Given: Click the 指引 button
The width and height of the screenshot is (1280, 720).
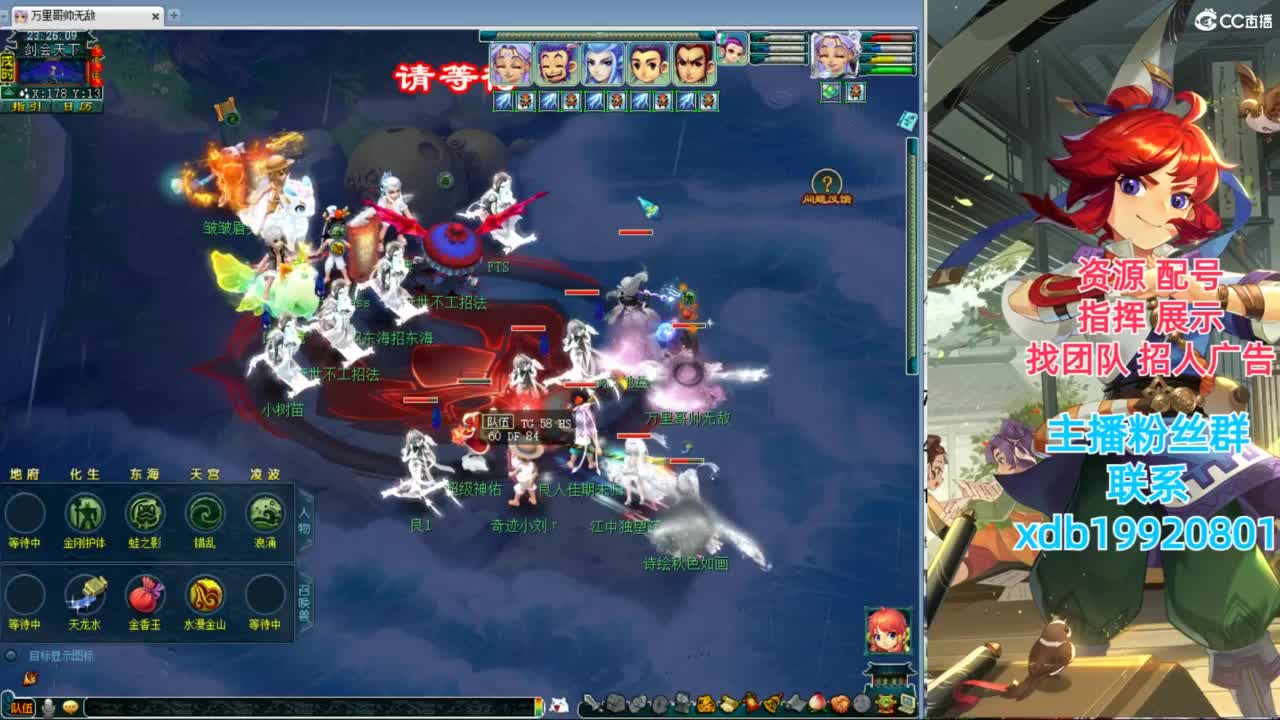Looking at the screenshot, I should [x=26, y=106].
